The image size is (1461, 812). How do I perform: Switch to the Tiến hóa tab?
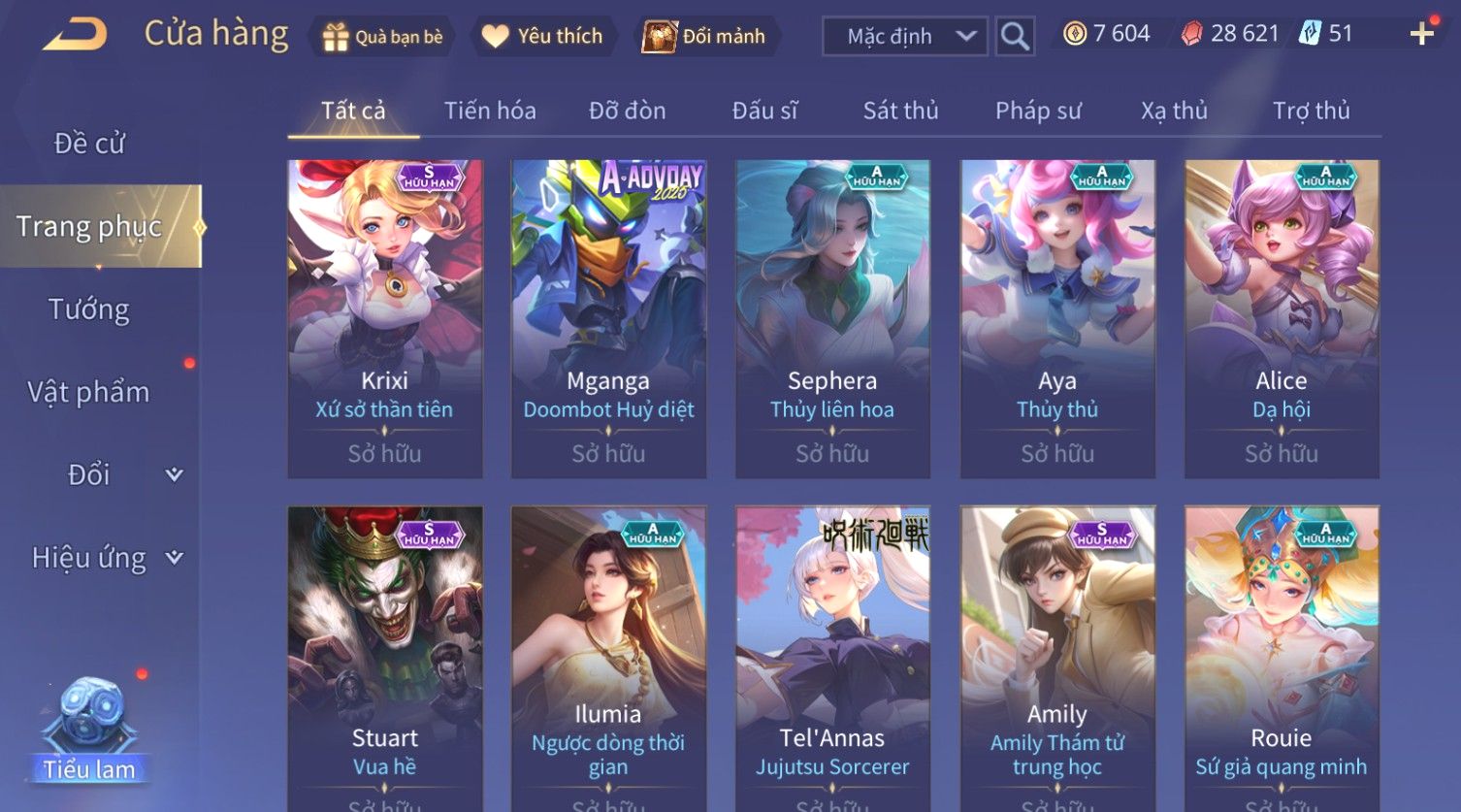pyautogui.click(x=490, y=111)
